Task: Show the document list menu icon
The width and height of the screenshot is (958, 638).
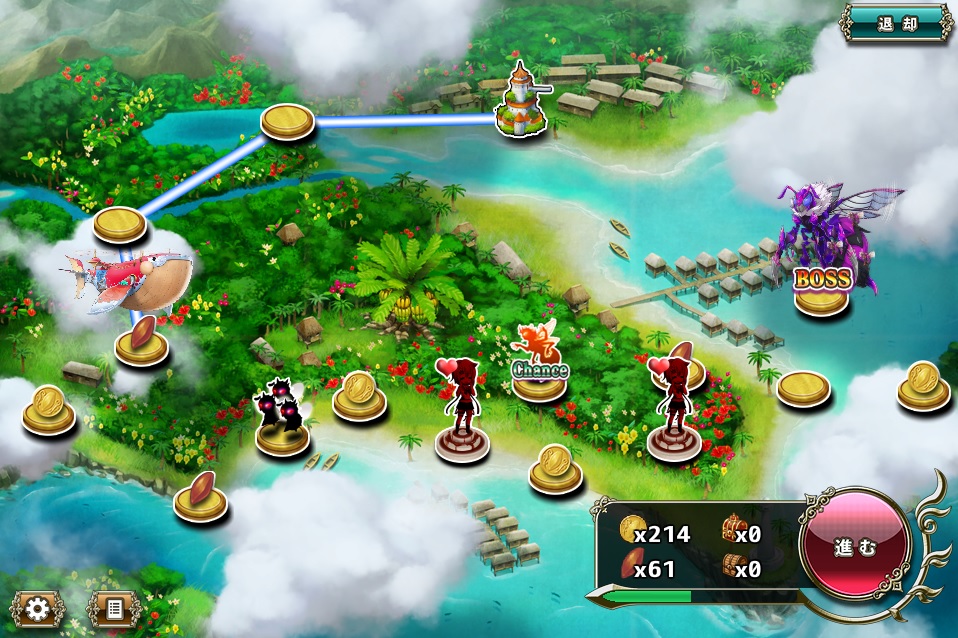Action: (113, 608)
